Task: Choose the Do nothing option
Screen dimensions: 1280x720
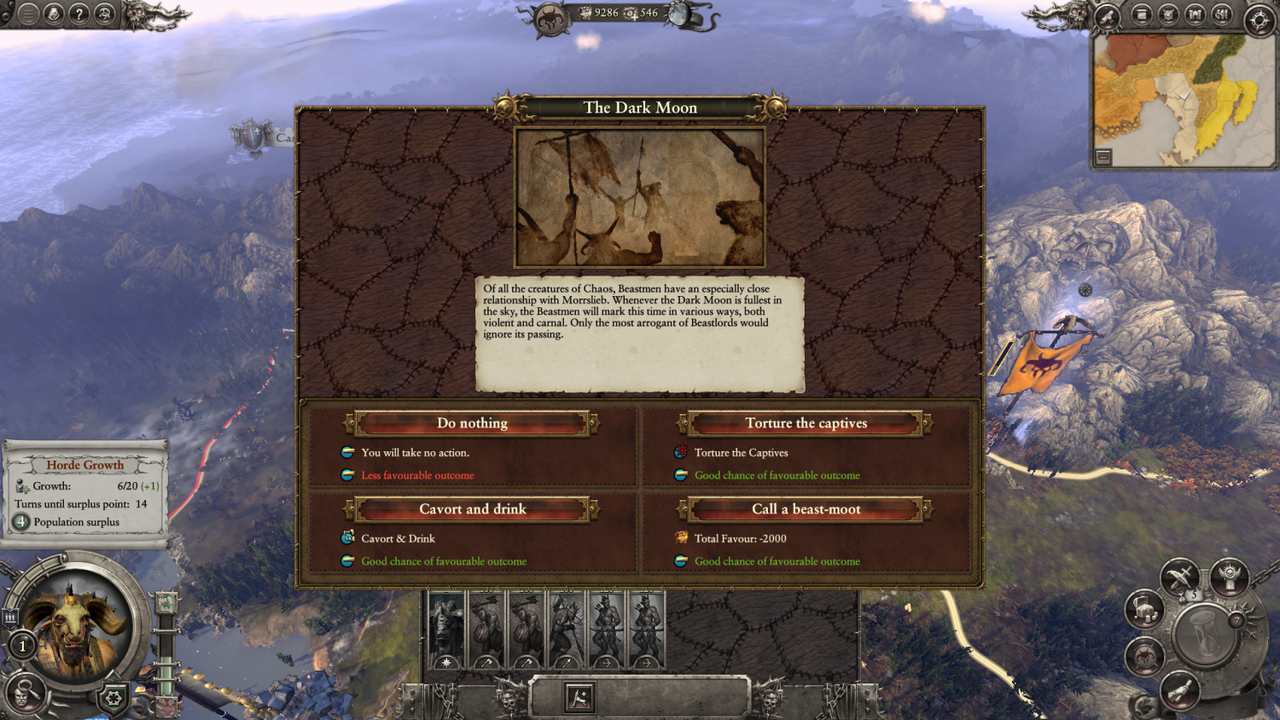Action: [x=473, y=422]
